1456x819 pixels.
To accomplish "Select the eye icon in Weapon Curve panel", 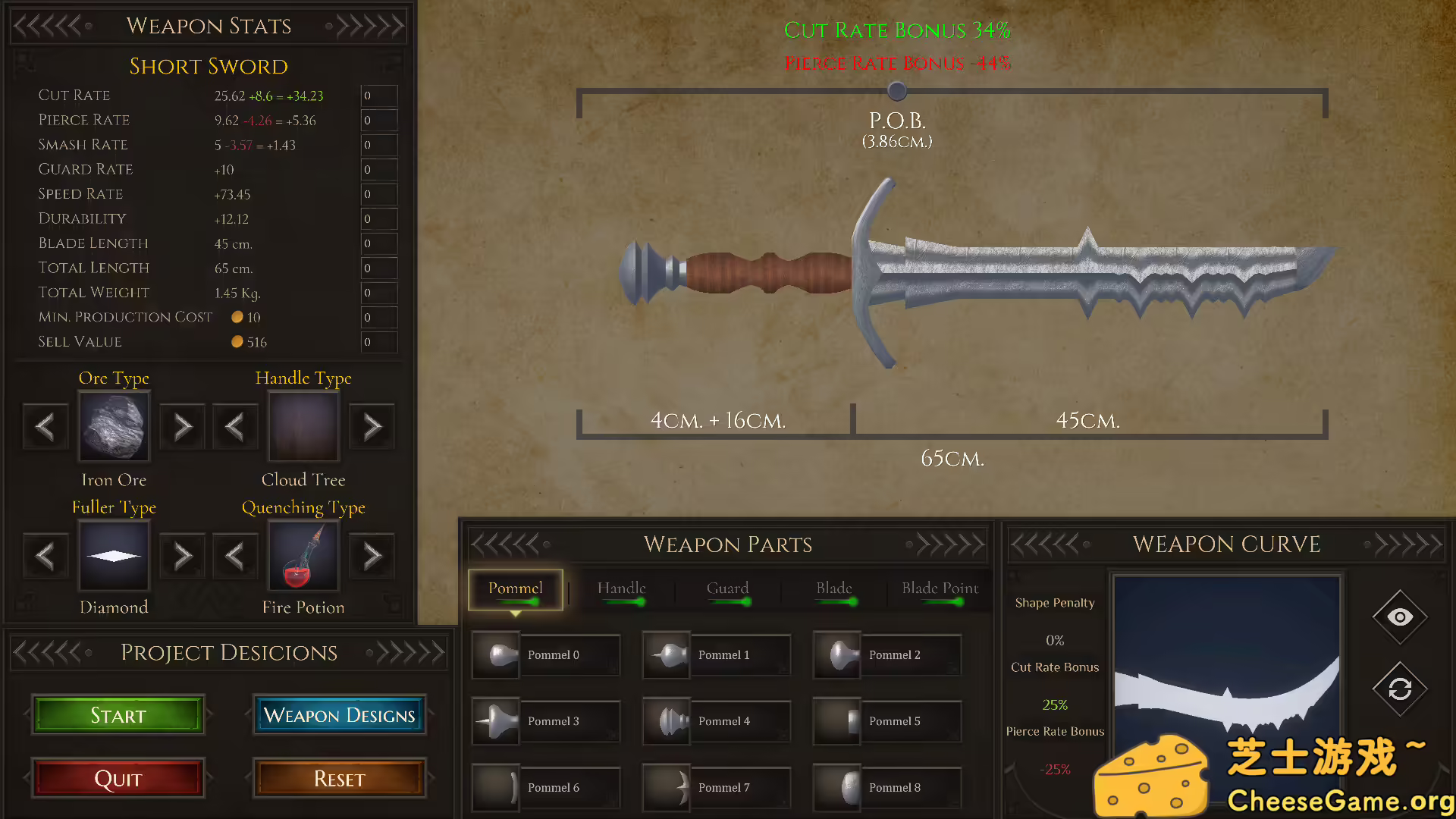I will tap(1399, 616).
